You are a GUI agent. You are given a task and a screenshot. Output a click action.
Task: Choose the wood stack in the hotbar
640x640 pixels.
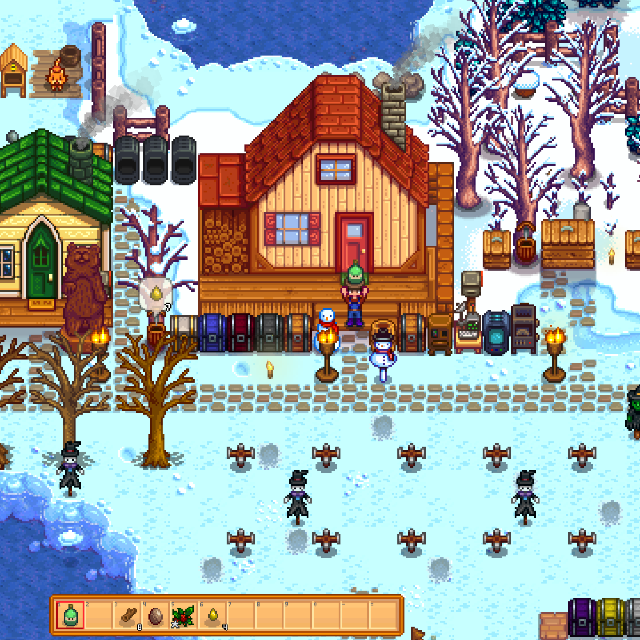click(128, 615)
